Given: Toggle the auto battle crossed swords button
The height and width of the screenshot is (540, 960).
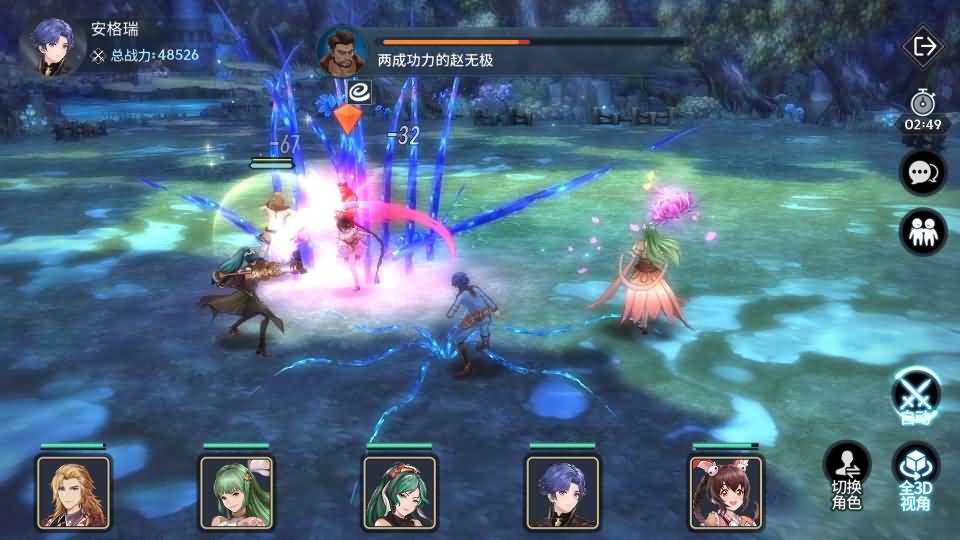Looking at the screenshot, I should [915, 393].
